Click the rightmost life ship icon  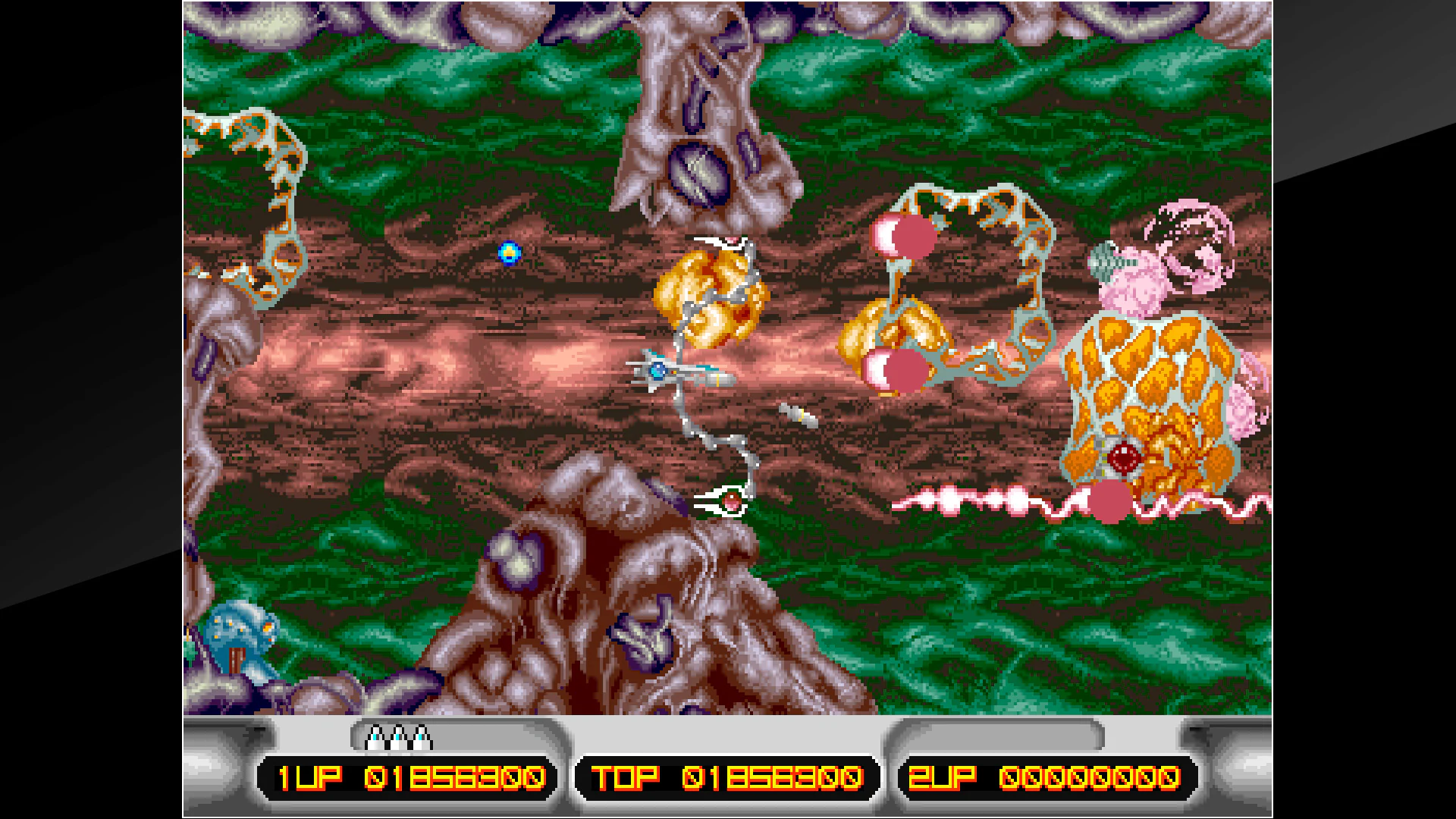(x=420, y=737)
